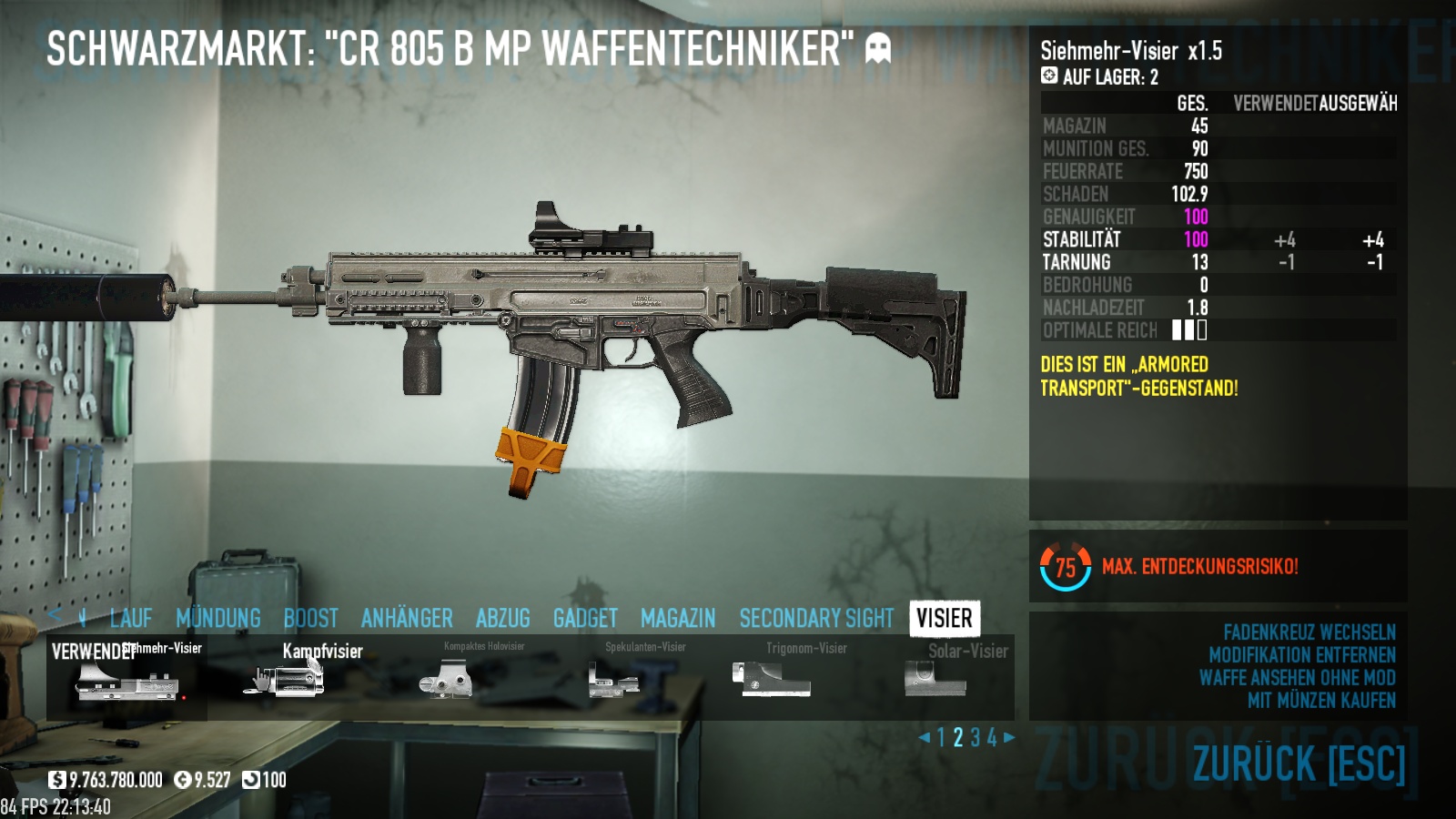
Task: Choose the Trigonom-Visier sight
Action: point(772,680)
